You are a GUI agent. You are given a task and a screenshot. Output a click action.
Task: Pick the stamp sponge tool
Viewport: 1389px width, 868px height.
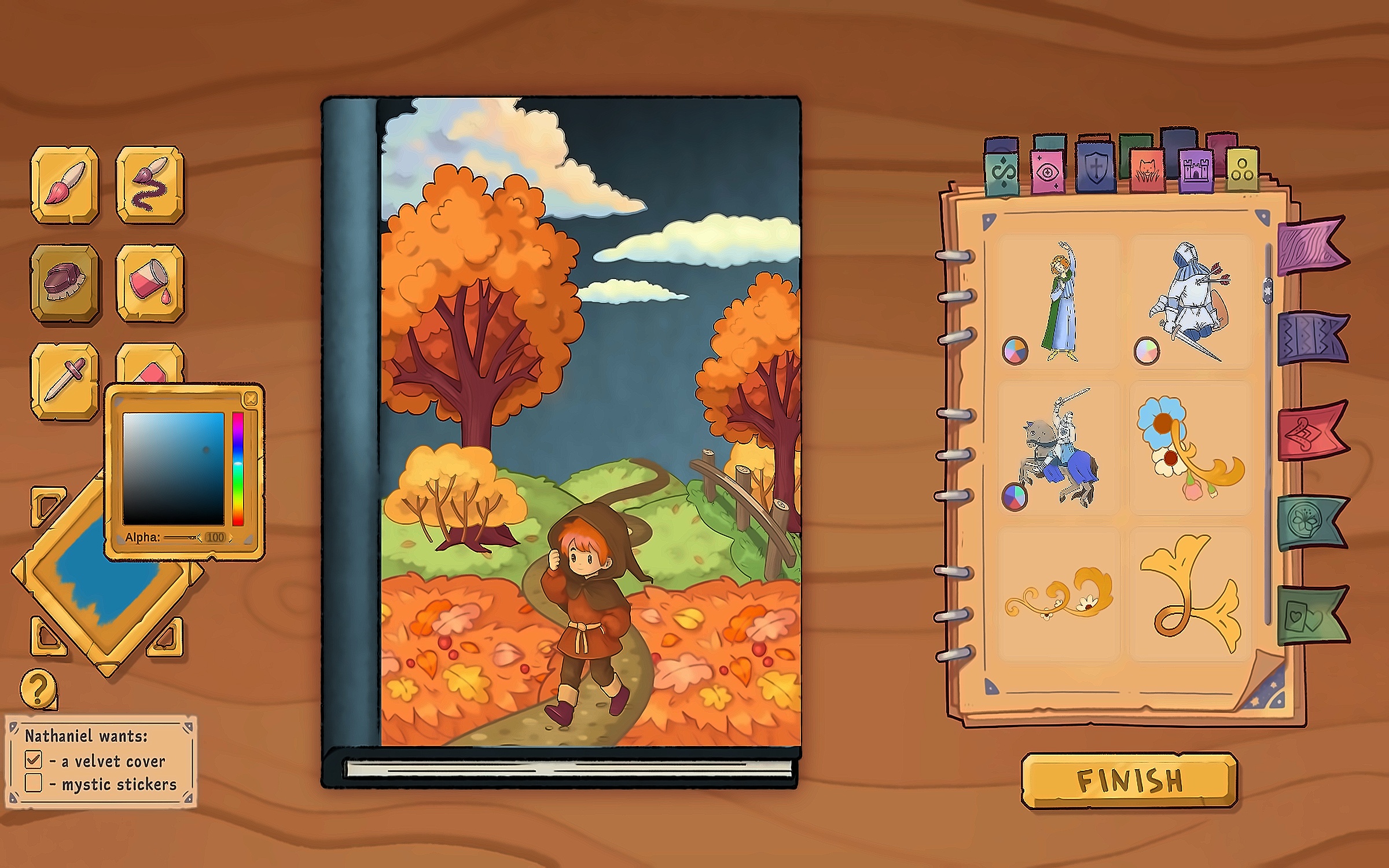click(64, 282)
